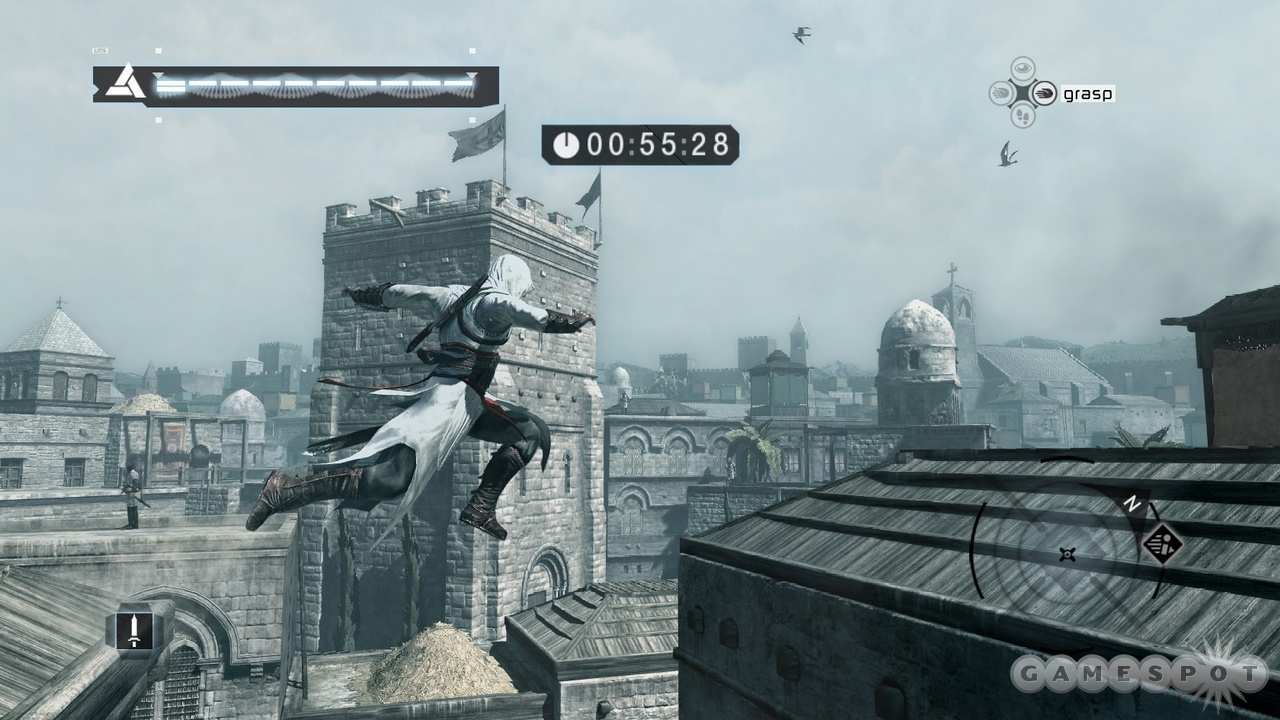Click the GameSpot watermark logo
1280x720 pixels.
click(1138, 675)
